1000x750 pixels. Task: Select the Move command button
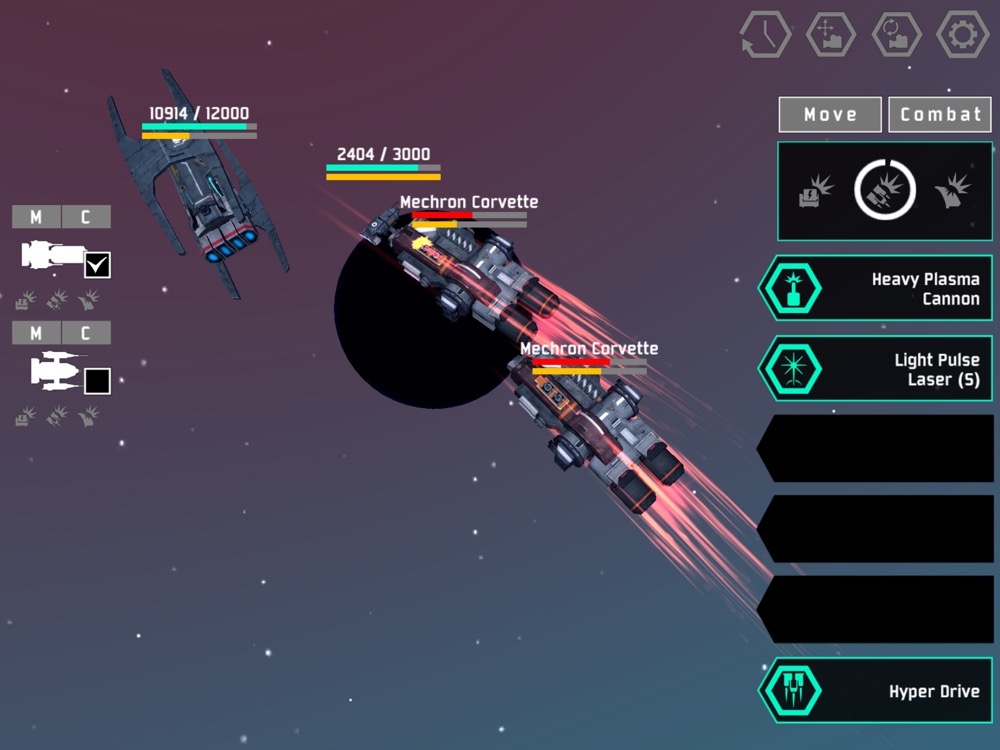(x=830, y=114)
